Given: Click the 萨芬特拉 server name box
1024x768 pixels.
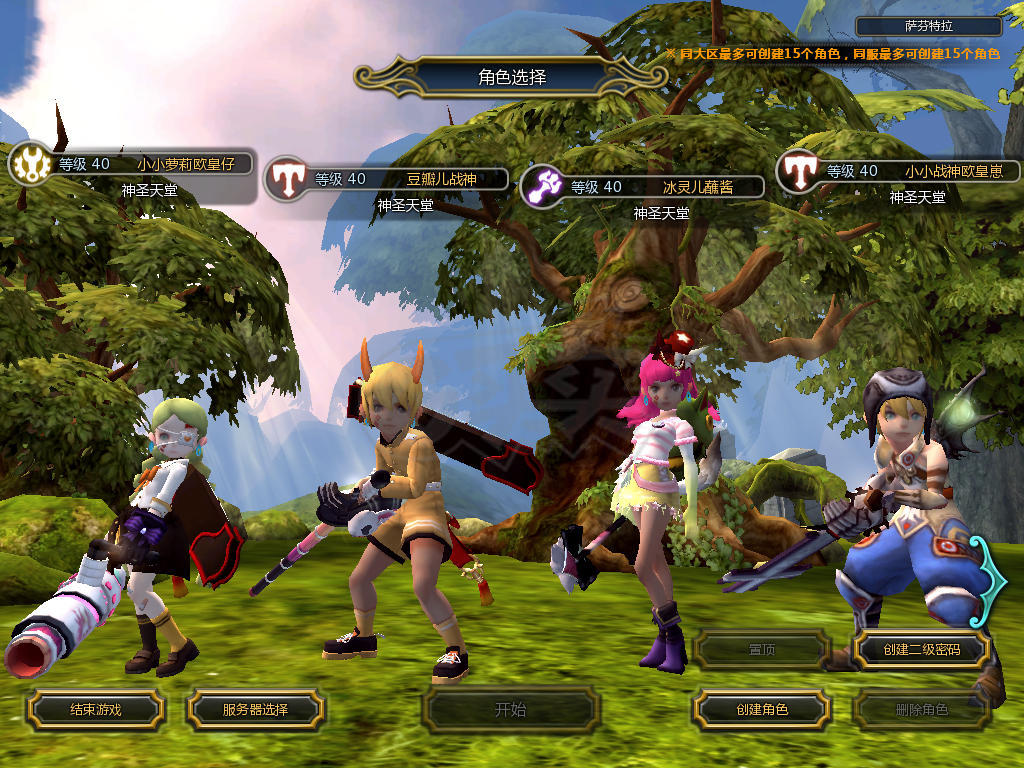Looking at the screenshot, I should click(929, 27).
